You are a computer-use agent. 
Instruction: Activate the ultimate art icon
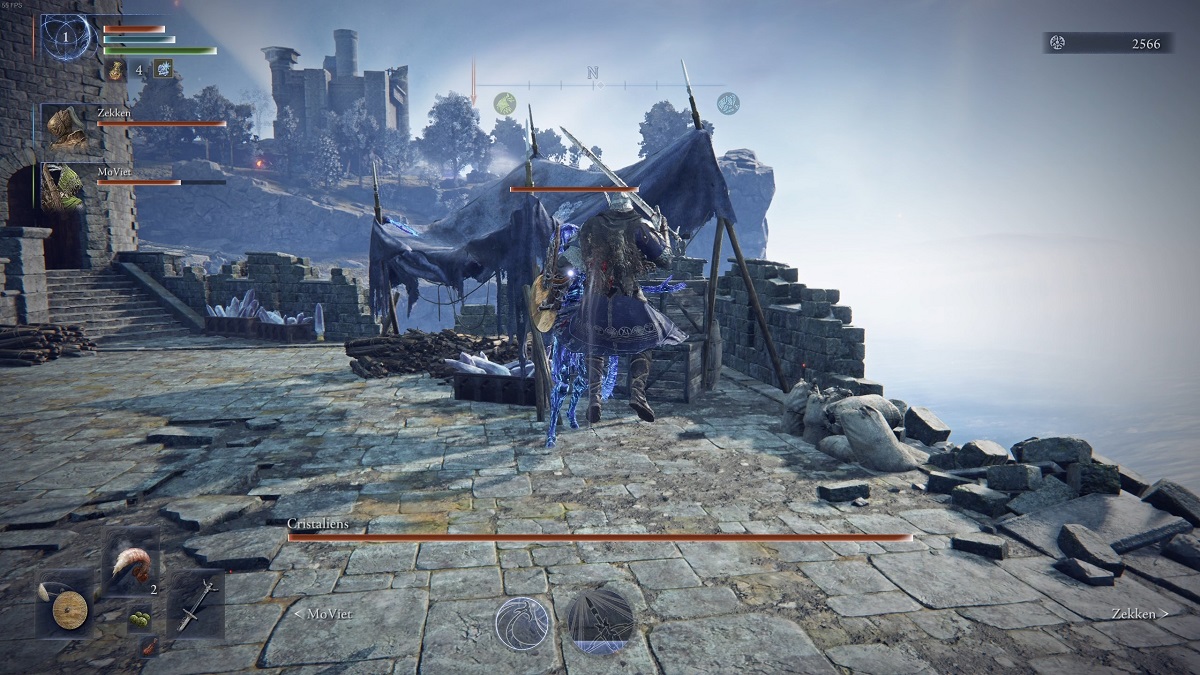point(601,620)
